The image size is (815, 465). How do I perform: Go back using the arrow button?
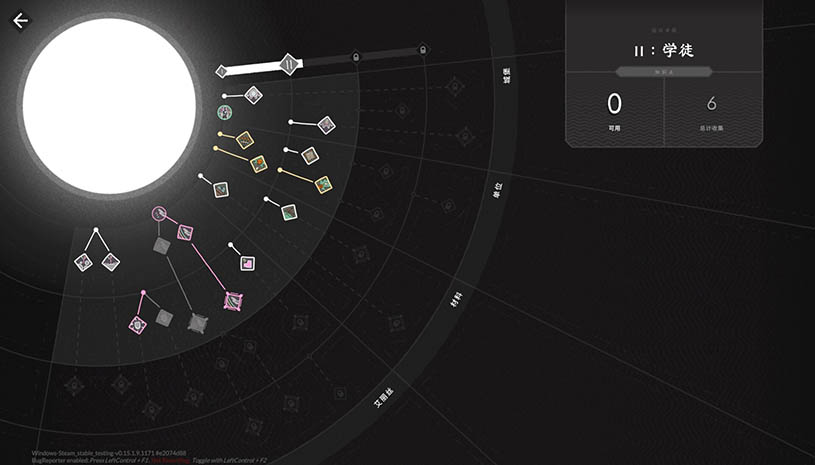click(x=20, y=20)
